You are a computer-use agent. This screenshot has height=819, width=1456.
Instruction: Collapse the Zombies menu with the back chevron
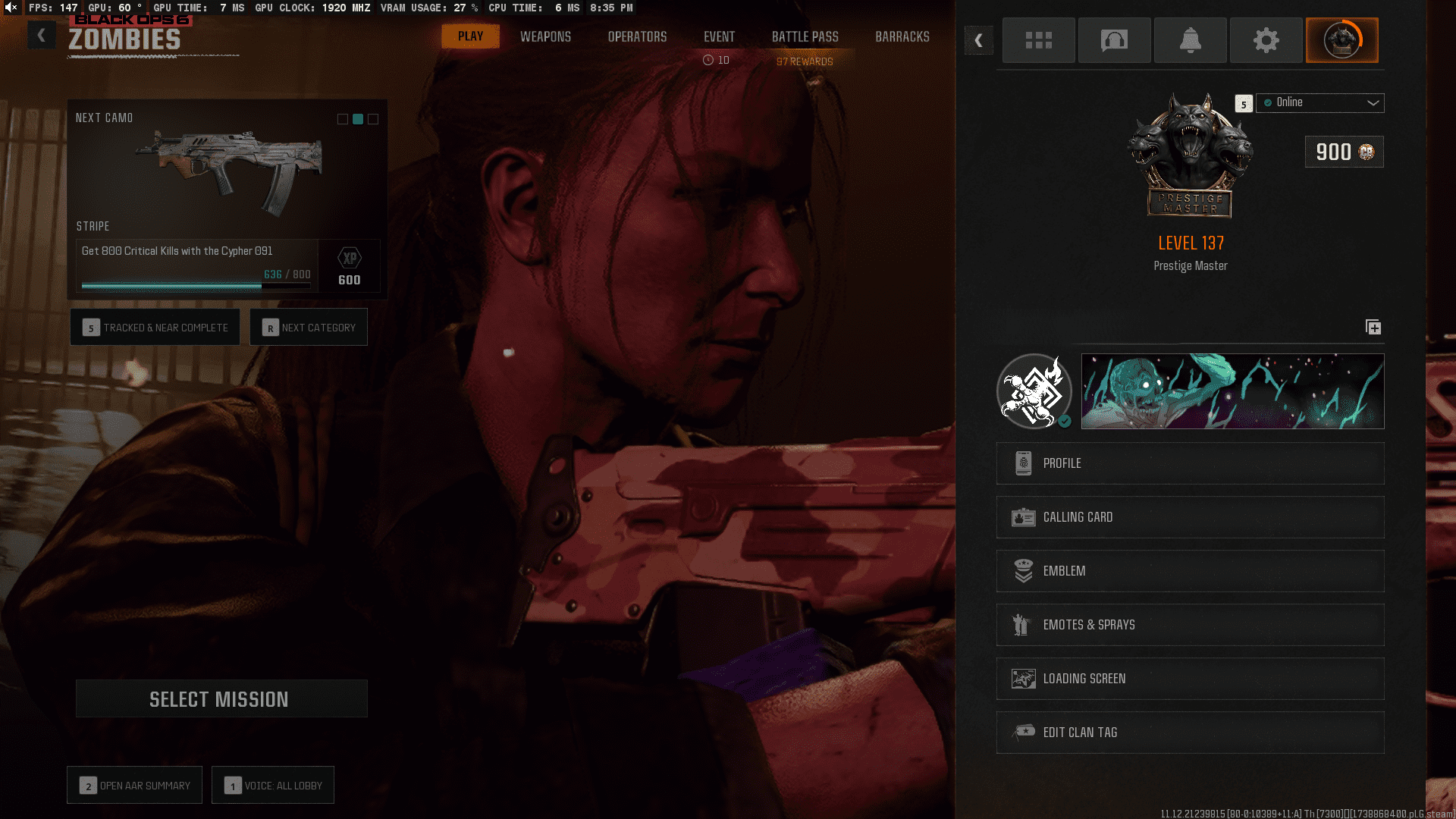(x=42, y=35)
